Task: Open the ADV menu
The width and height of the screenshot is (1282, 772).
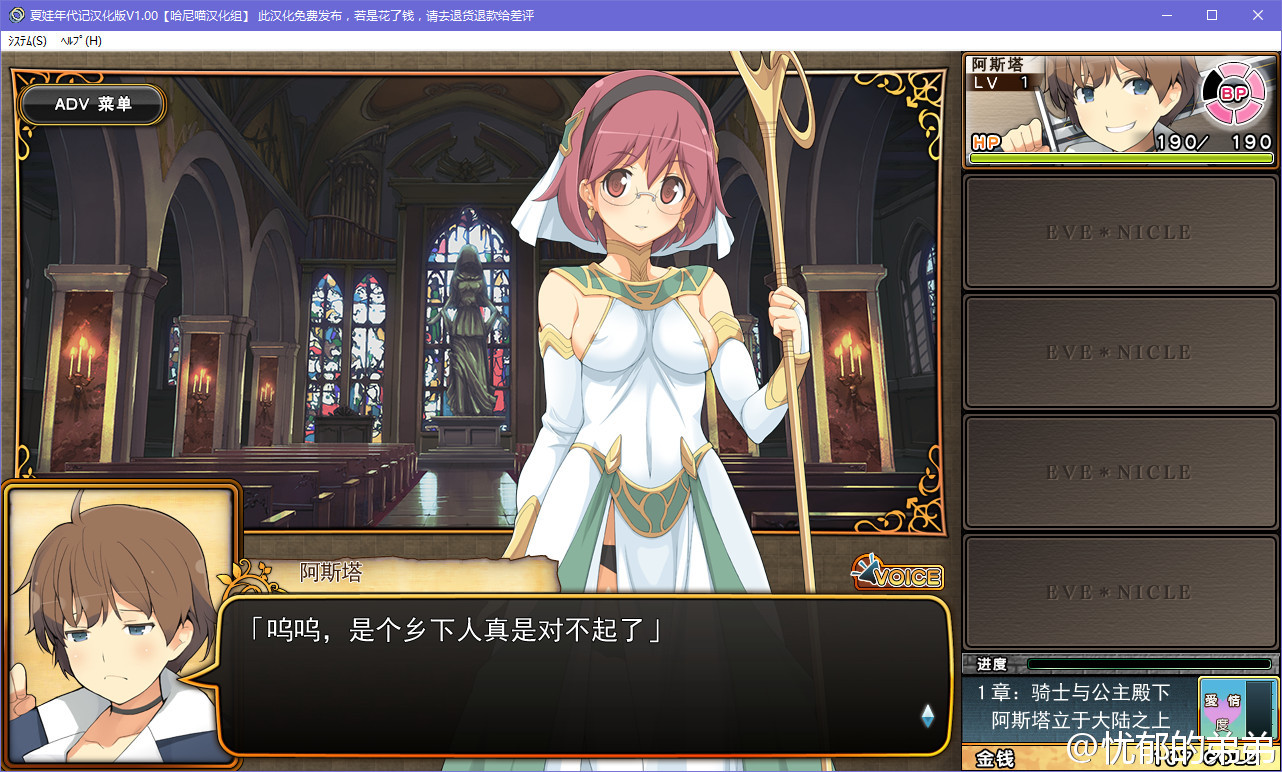Action: (93, 104)
